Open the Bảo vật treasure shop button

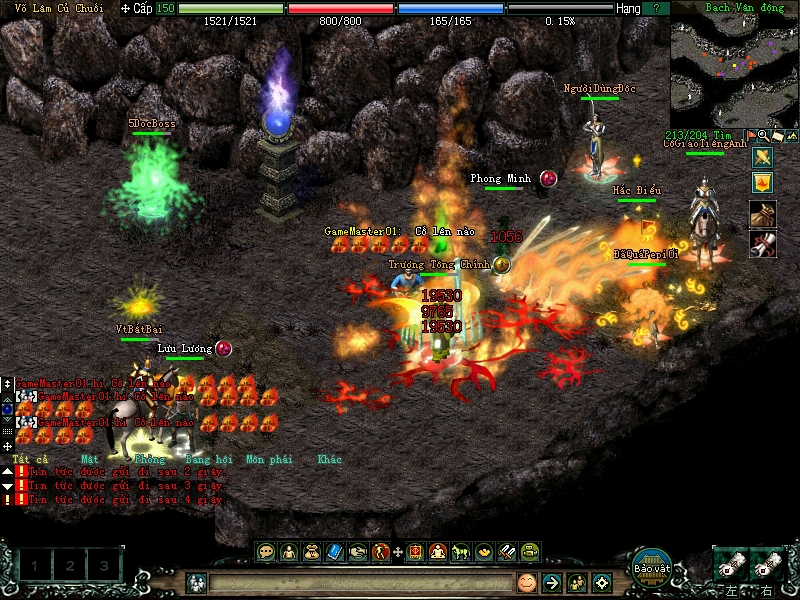pos(650,565)
